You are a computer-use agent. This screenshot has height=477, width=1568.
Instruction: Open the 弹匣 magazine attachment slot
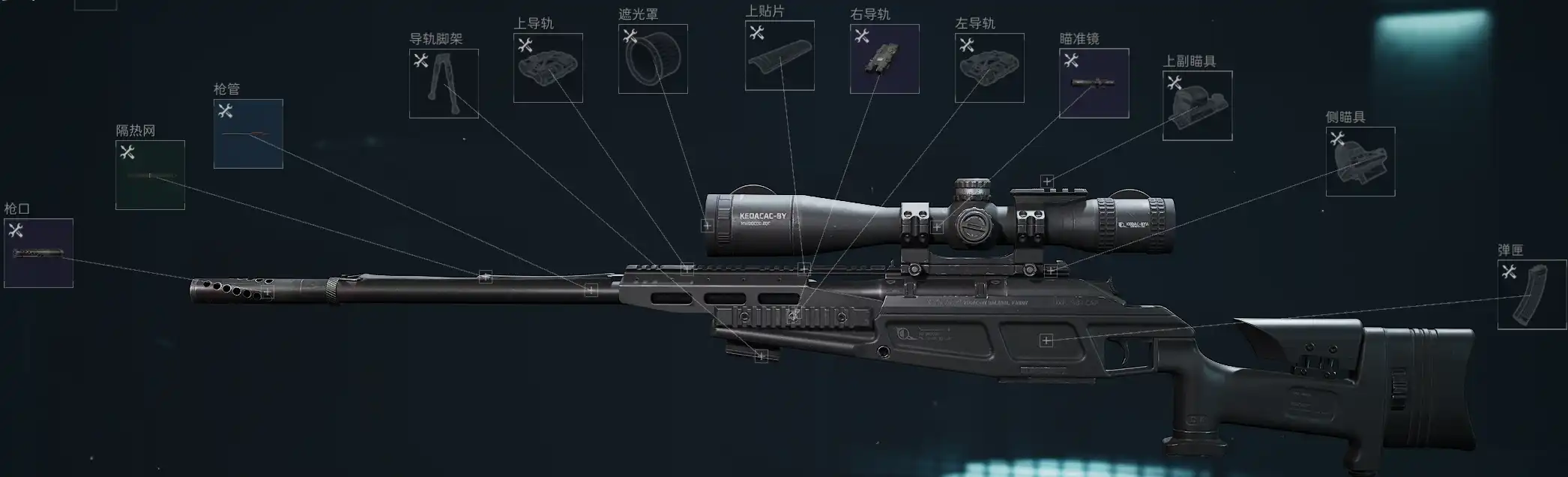(1531, 294)
